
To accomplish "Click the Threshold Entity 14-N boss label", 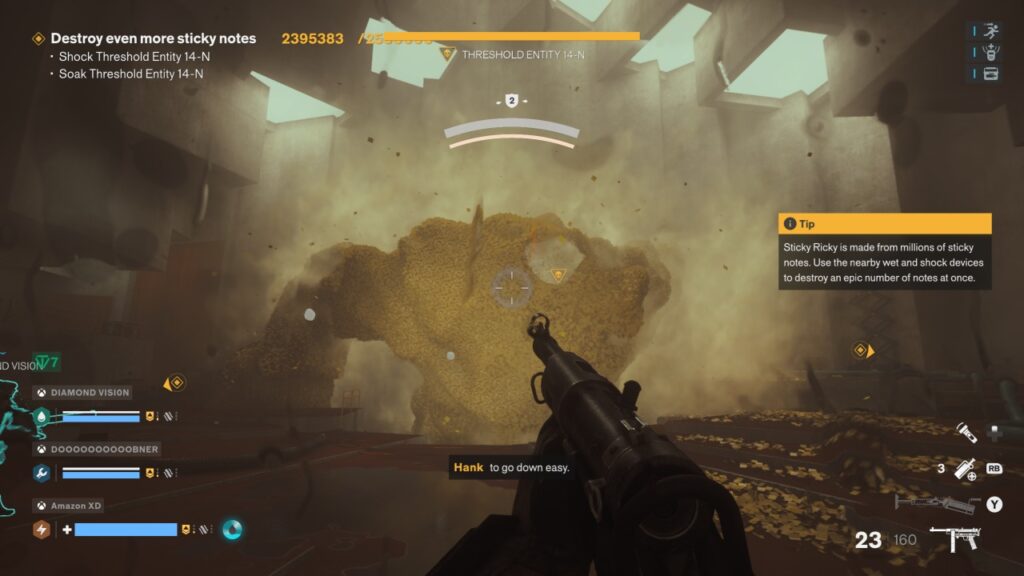I will [522, 55].
